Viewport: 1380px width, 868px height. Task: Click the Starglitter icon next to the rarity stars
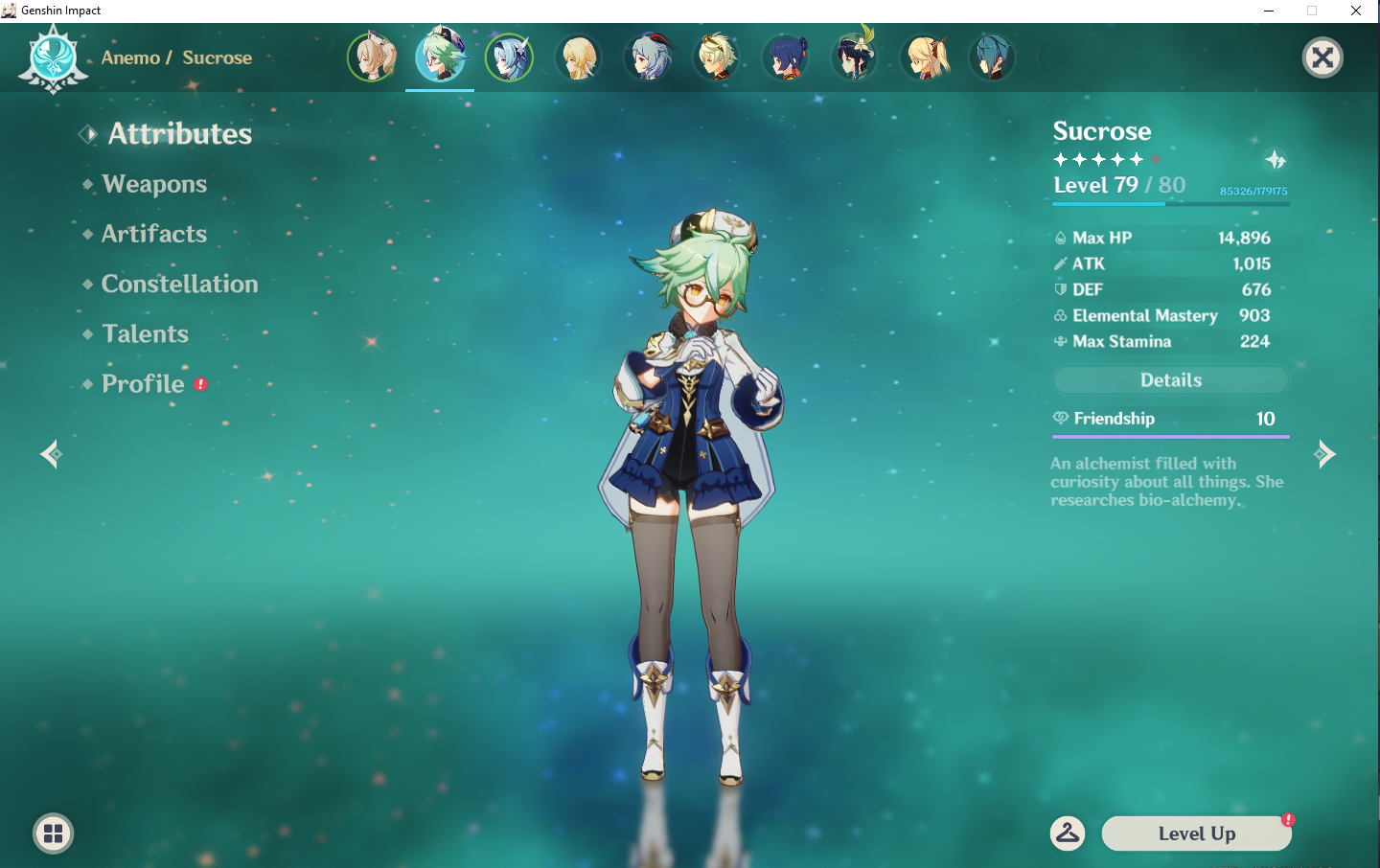(x=1275, y=160)
